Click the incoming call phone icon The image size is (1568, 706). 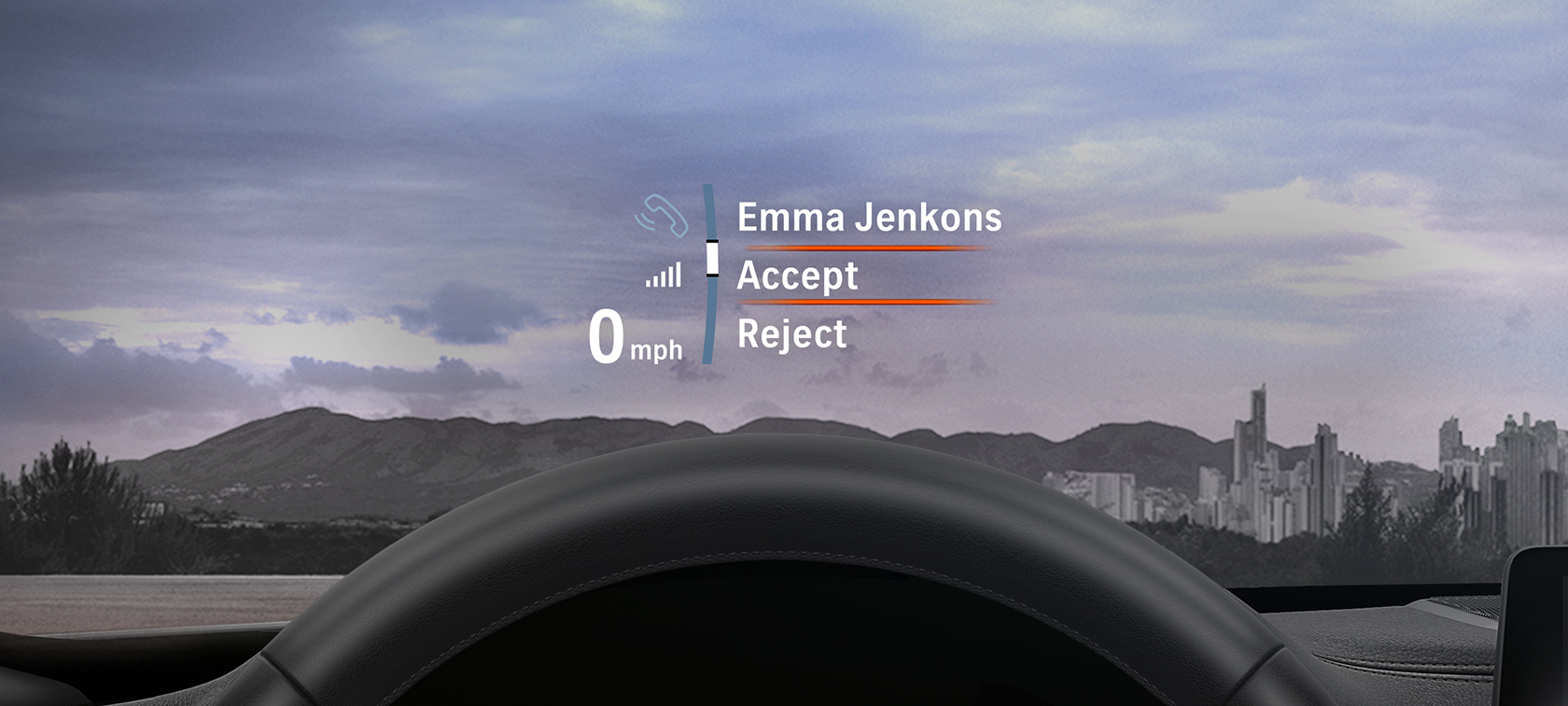pyautogui.click(x=662, y=216)
